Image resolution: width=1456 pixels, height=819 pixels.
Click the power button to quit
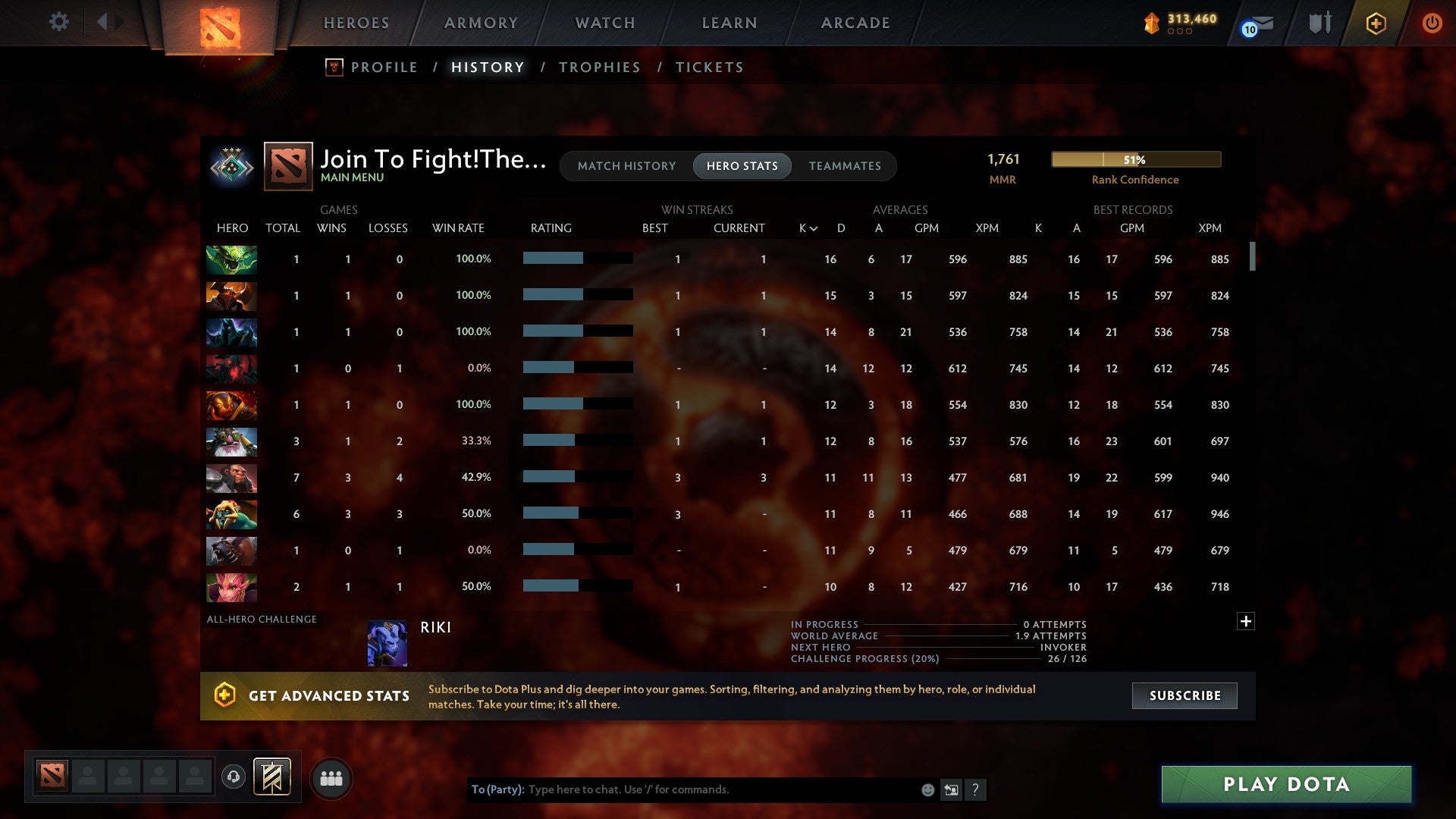click(x=1432, y=23)
